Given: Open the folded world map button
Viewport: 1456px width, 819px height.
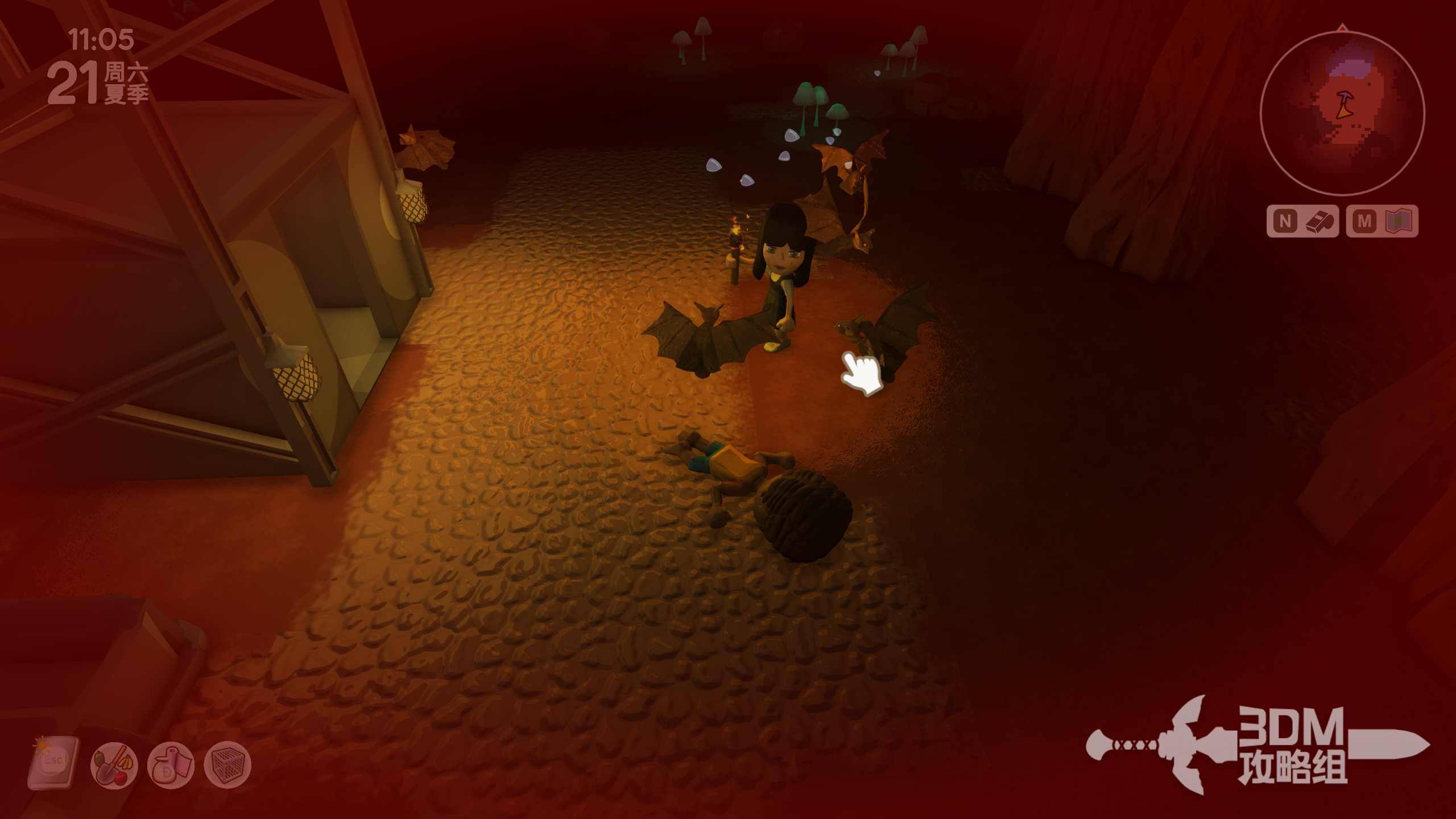Looking at the screenshot, I should click(1382, 221).
